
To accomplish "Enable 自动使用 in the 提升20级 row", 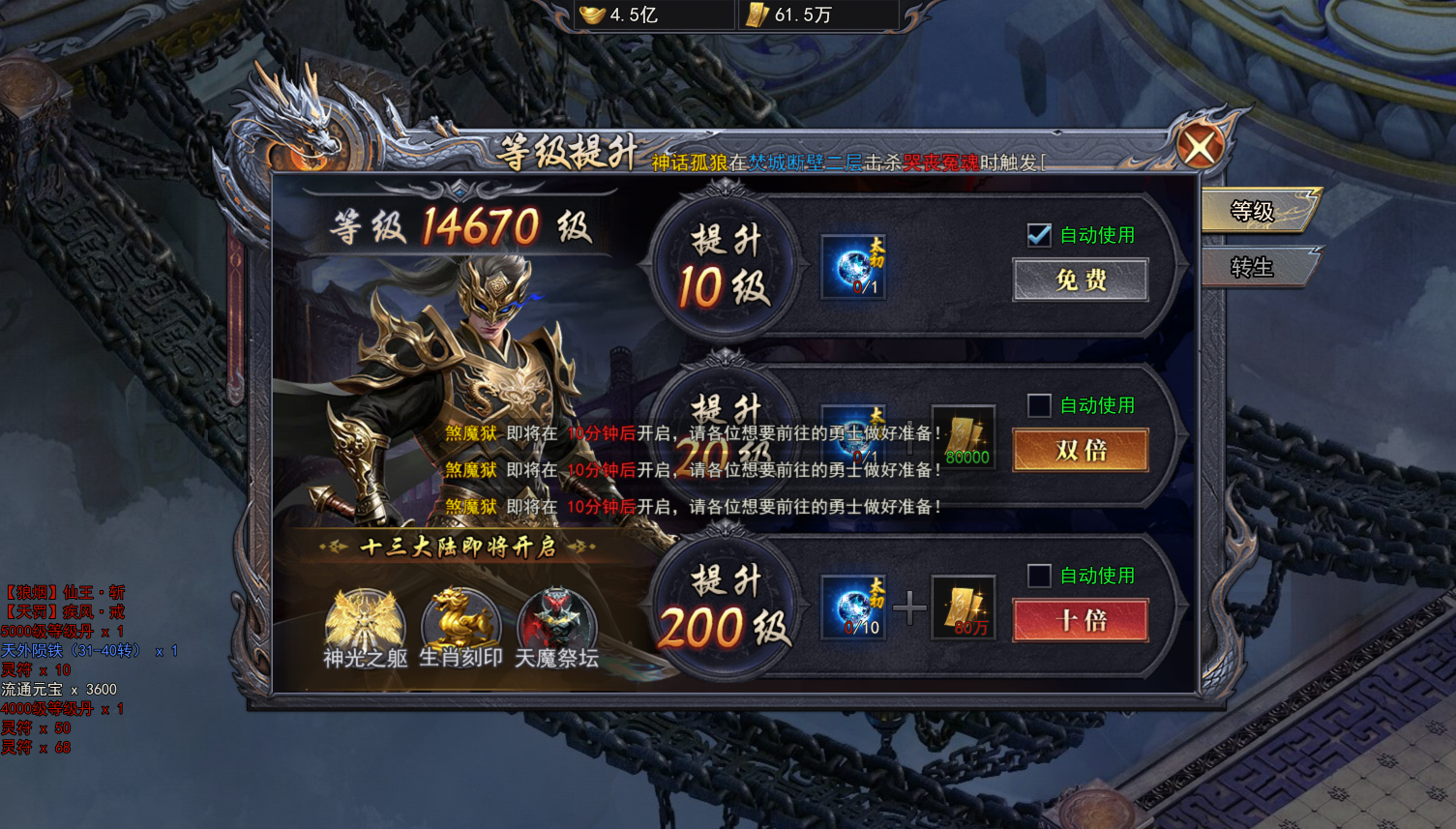I will 1038,405.
